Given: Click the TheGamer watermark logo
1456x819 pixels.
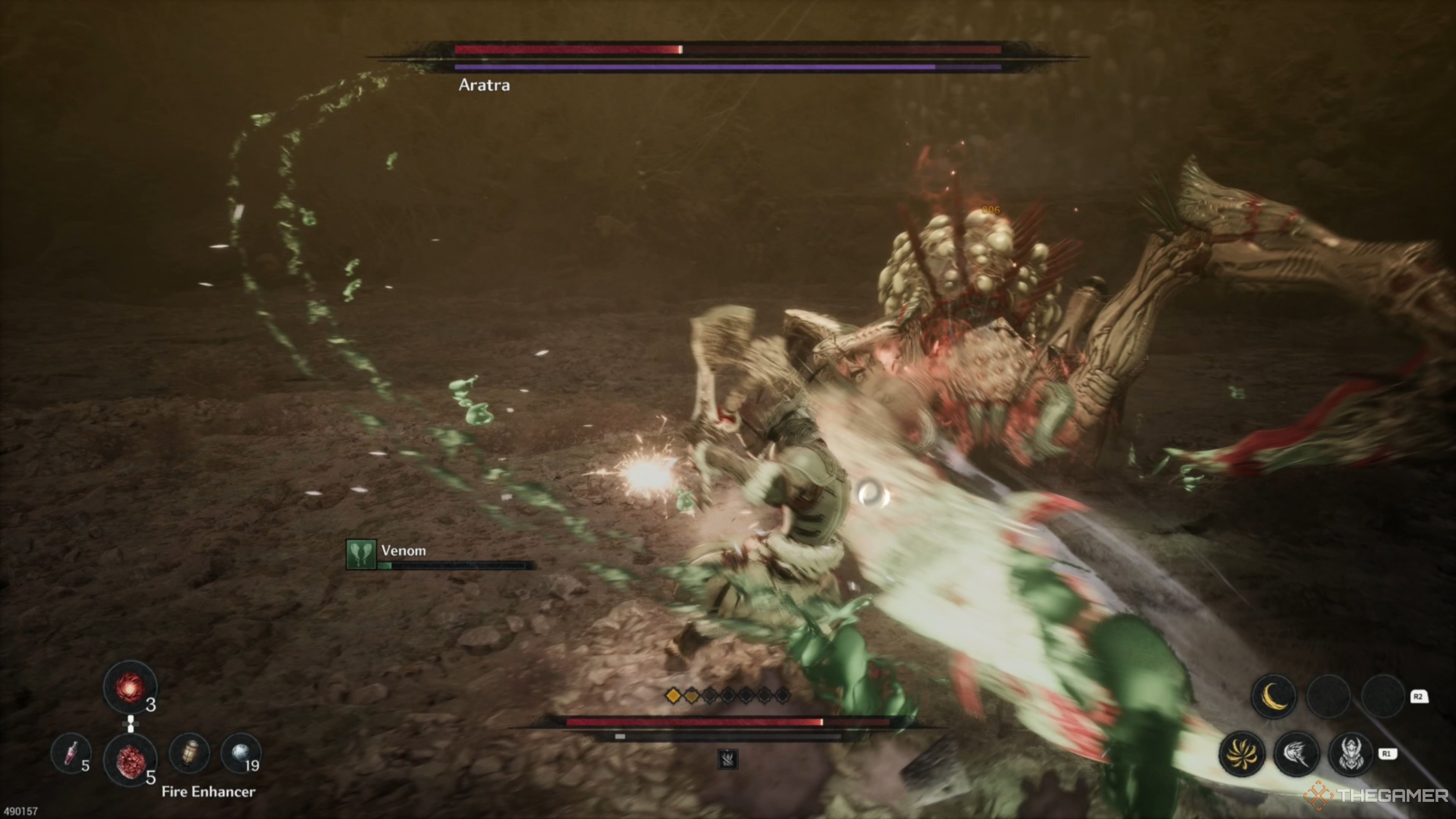Looking at the screenshot, I should (1376, 796).
